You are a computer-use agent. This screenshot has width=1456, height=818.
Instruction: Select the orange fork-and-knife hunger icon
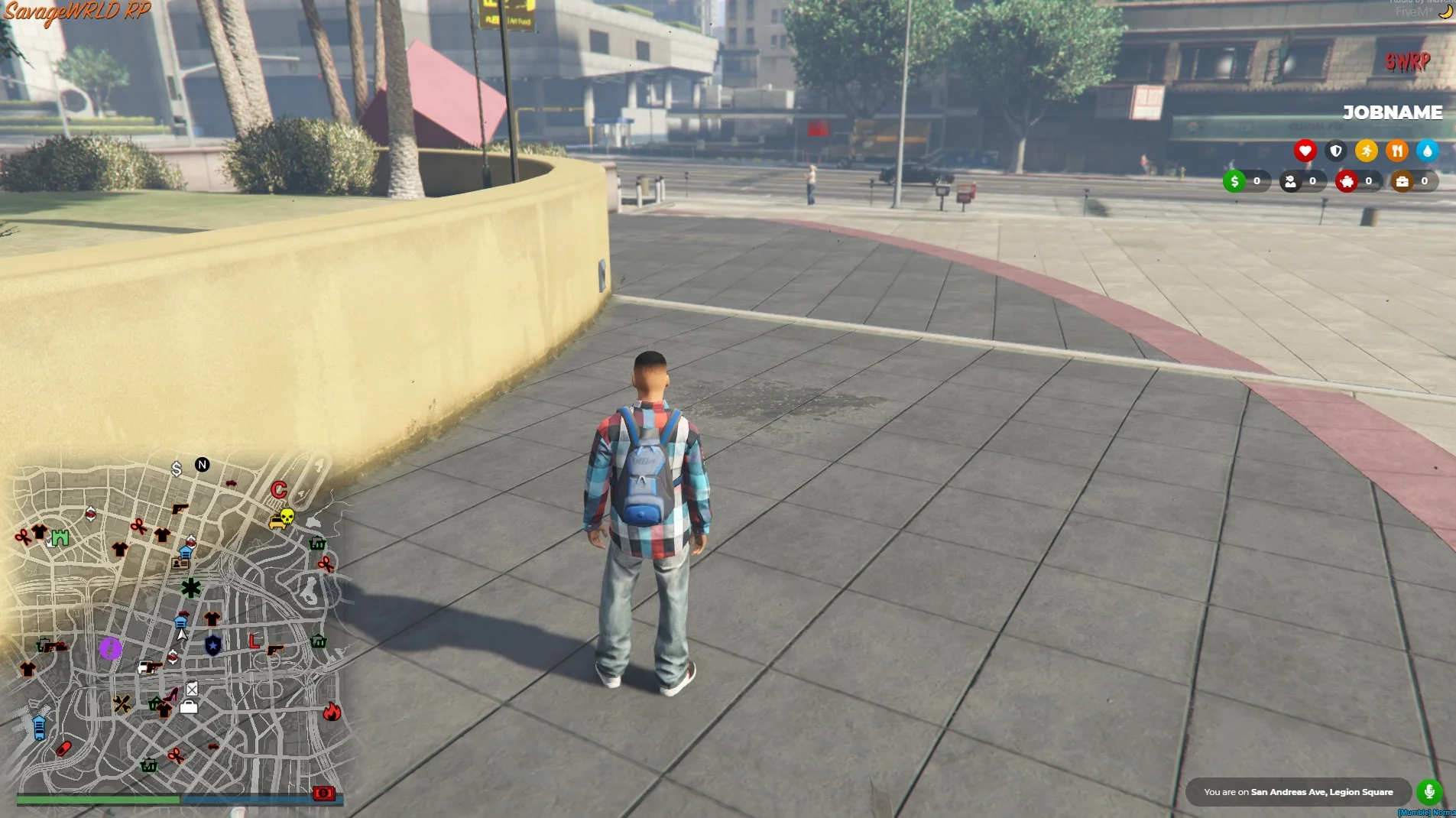[1396, 151]
